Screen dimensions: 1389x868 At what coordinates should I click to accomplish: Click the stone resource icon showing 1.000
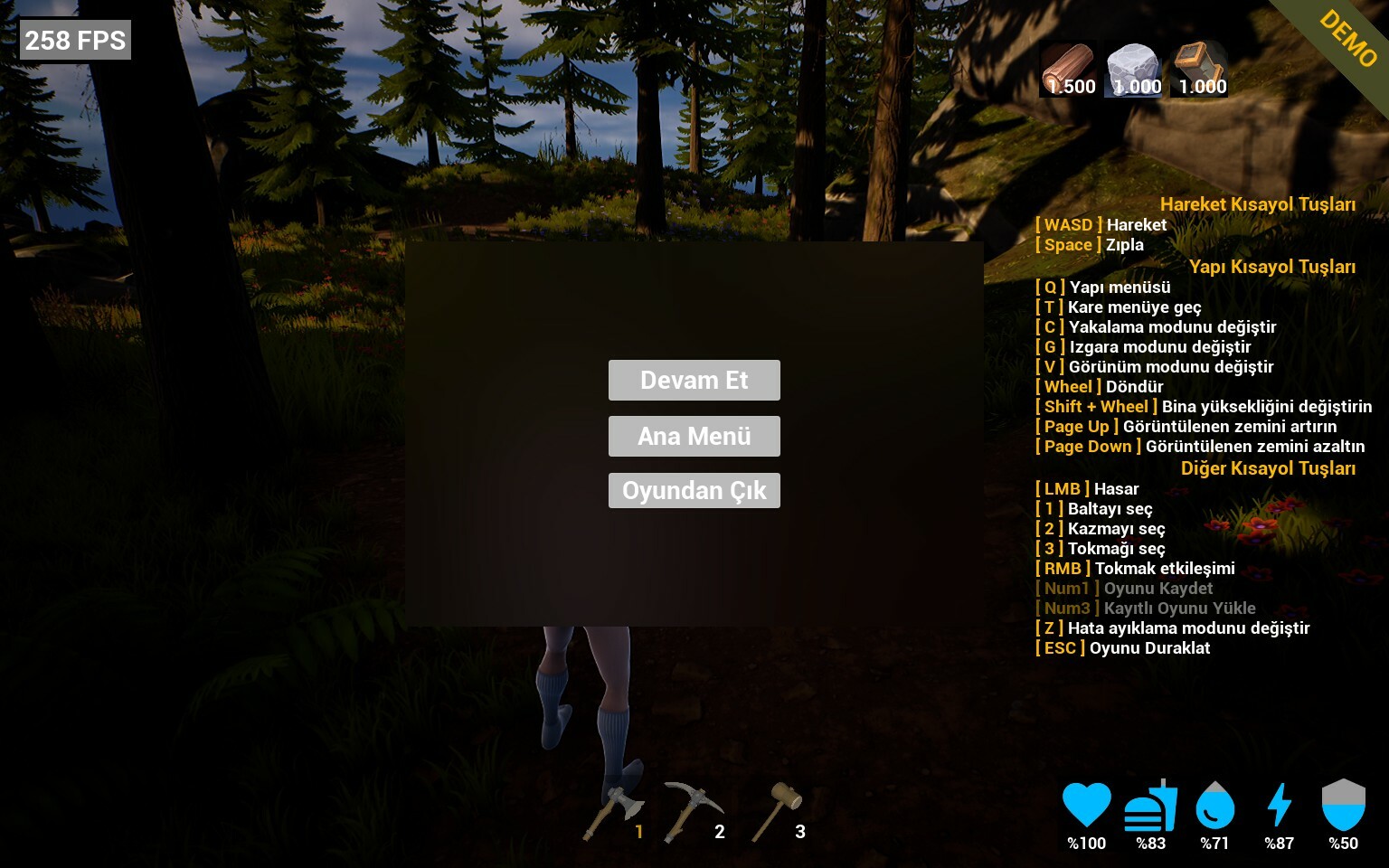point(1133,65)
